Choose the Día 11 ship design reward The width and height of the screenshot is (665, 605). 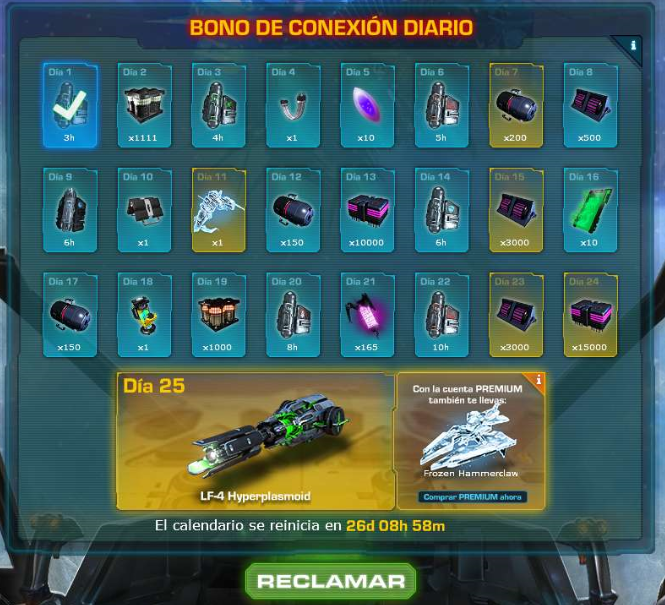pyautogui.click(x=219, y=210)
